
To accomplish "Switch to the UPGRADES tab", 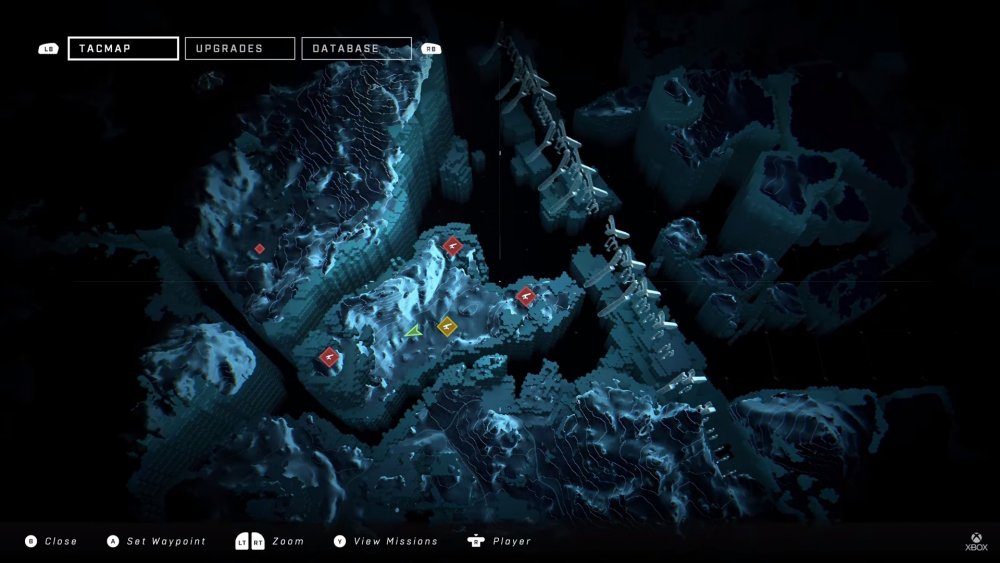I will [x=240, y=48].
